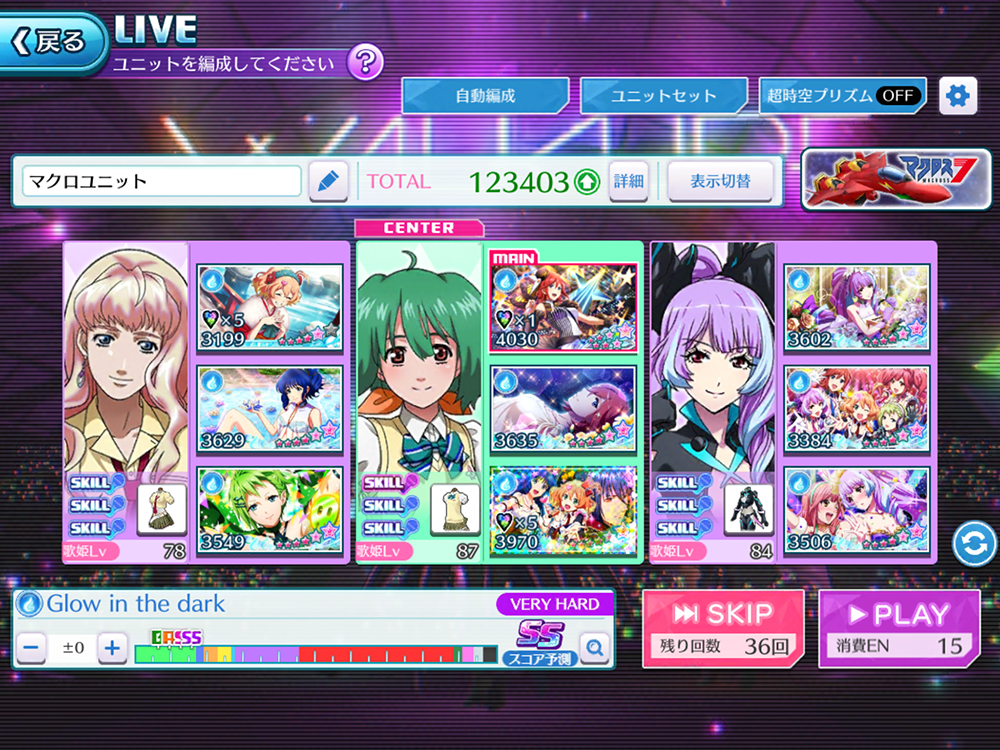1000x750 pixels.
Task: Select the center diva's 3970 card
Action: pos(563,510)
